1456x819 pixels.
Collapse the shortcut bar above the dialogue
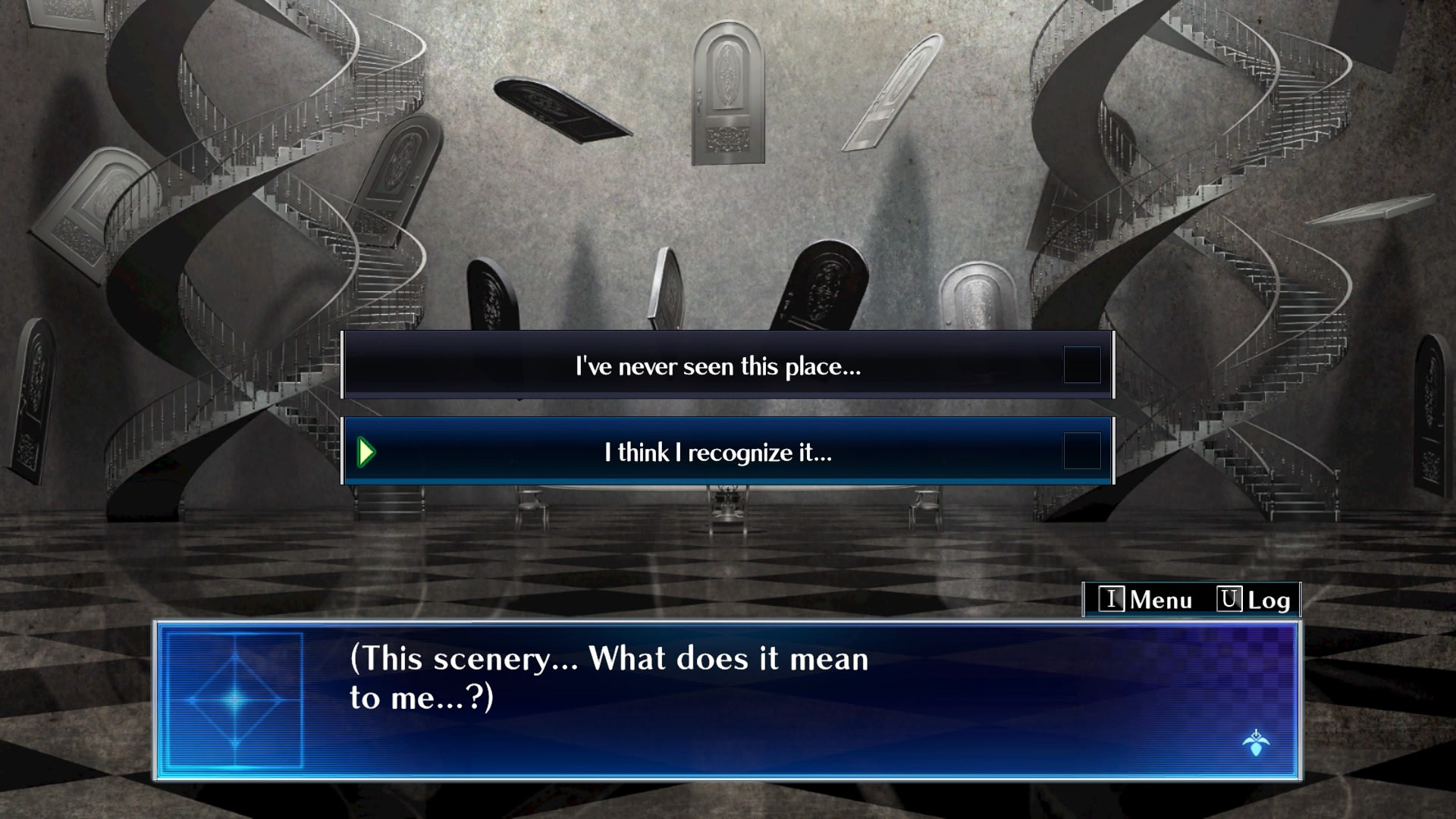tap(1191, 600)
